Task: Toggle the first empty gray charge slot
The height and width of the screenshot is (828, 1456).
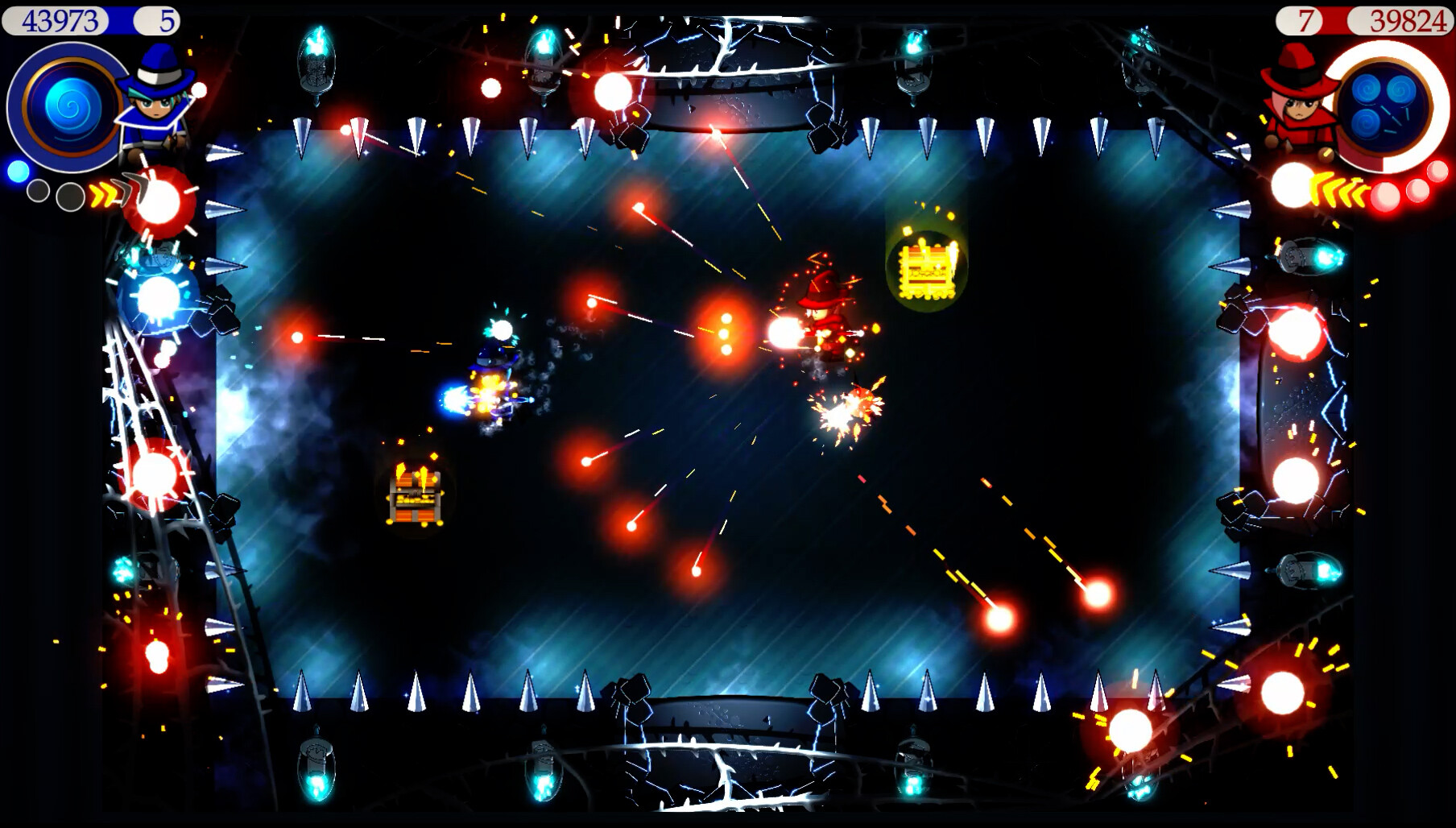Action: (39, 191)
